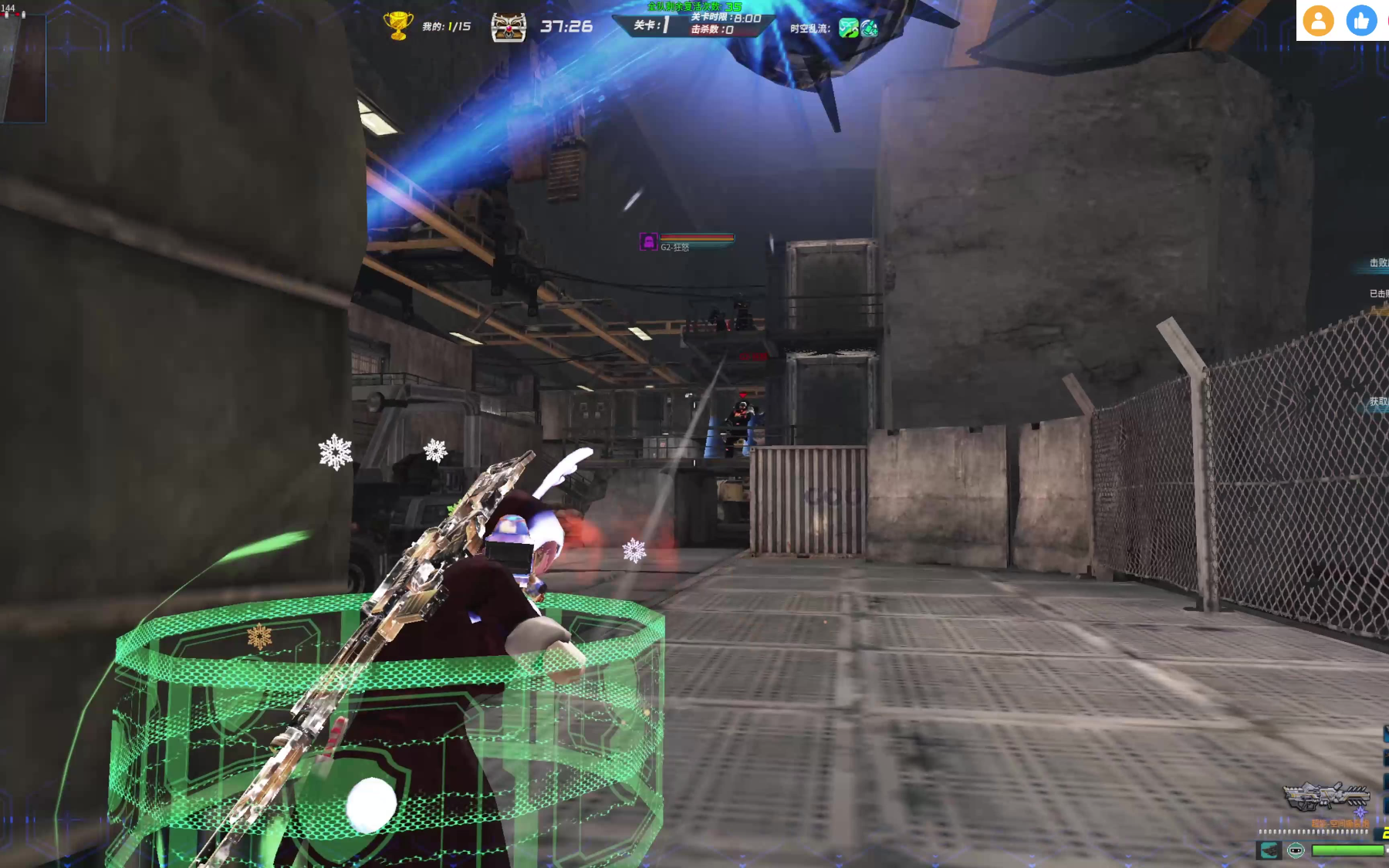Click the blue thumbs-up like button
The width and height of the screenshot is (1389, 868).
pos(1361,21)
